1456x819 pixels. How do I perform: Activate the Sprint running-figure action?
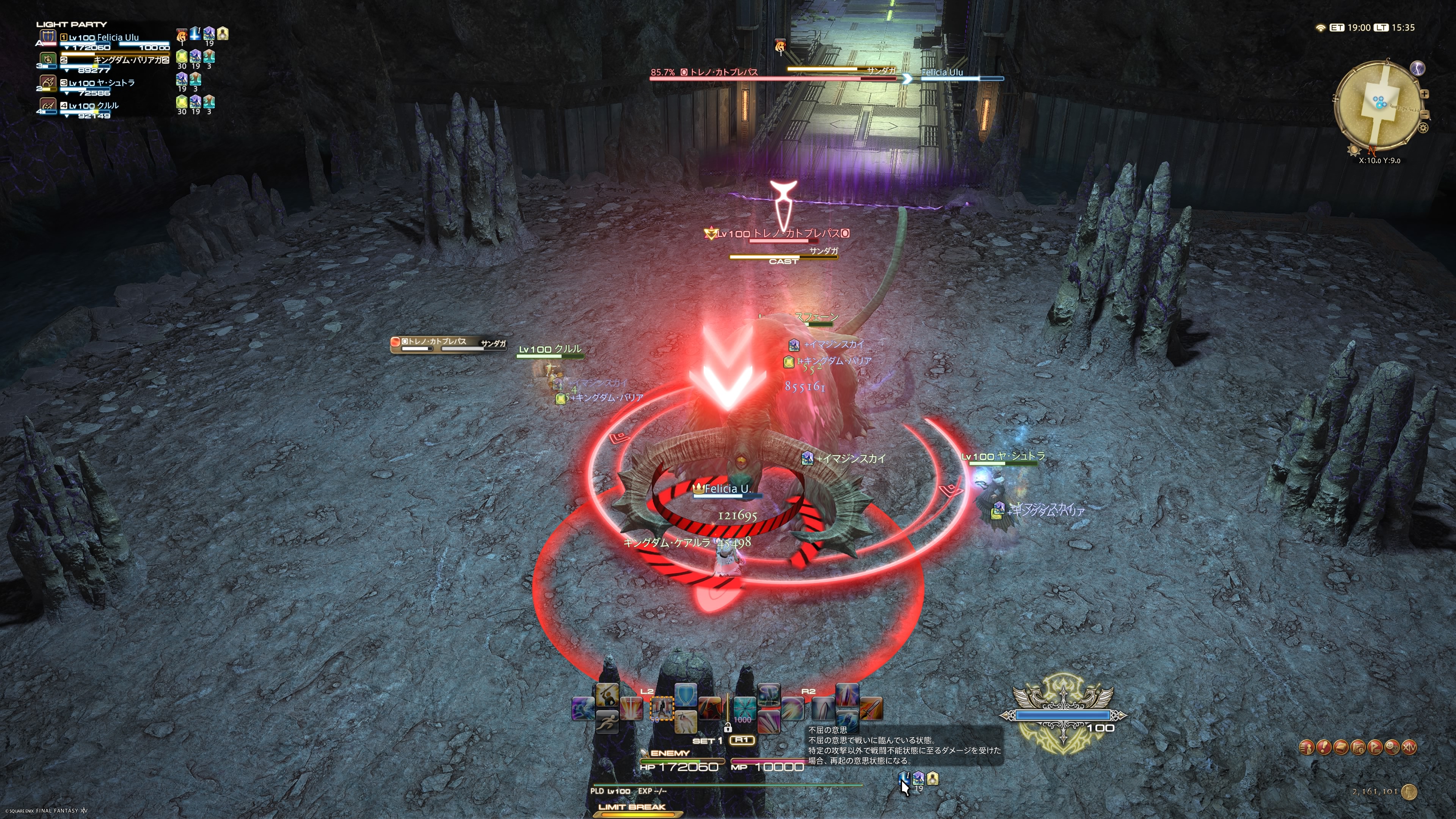pyautogui.click(x=607, y=722)
